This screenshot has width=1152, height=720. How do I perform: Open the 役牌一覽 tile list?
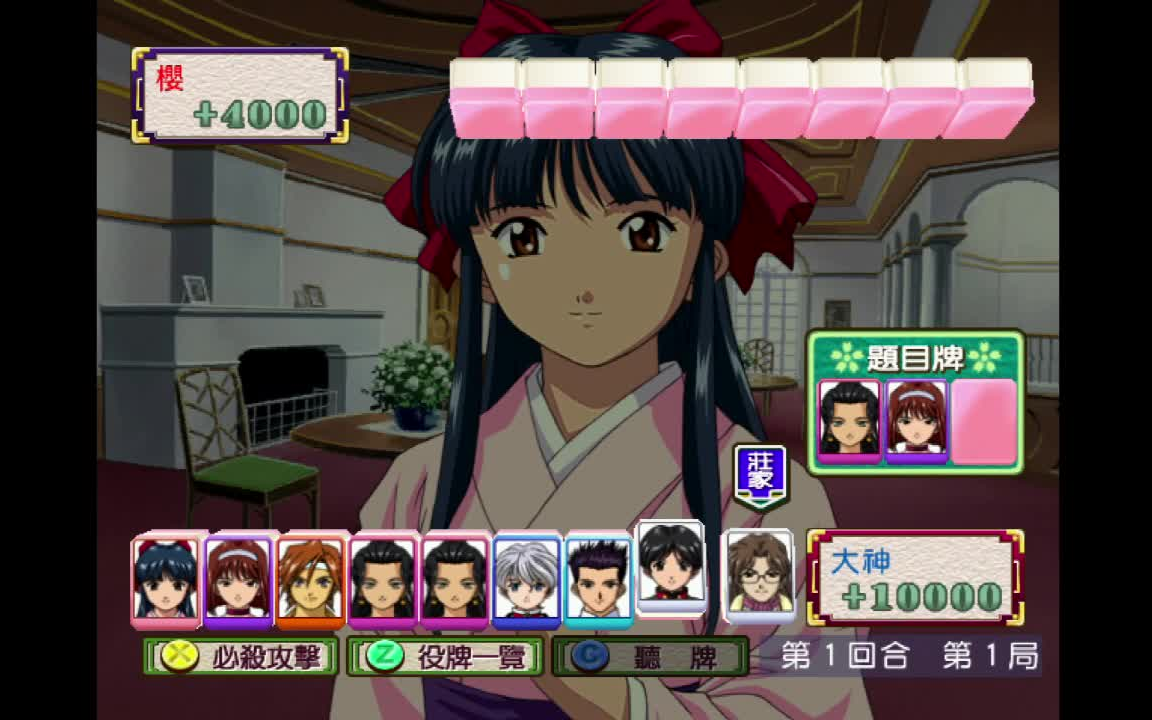click(446, 657)
